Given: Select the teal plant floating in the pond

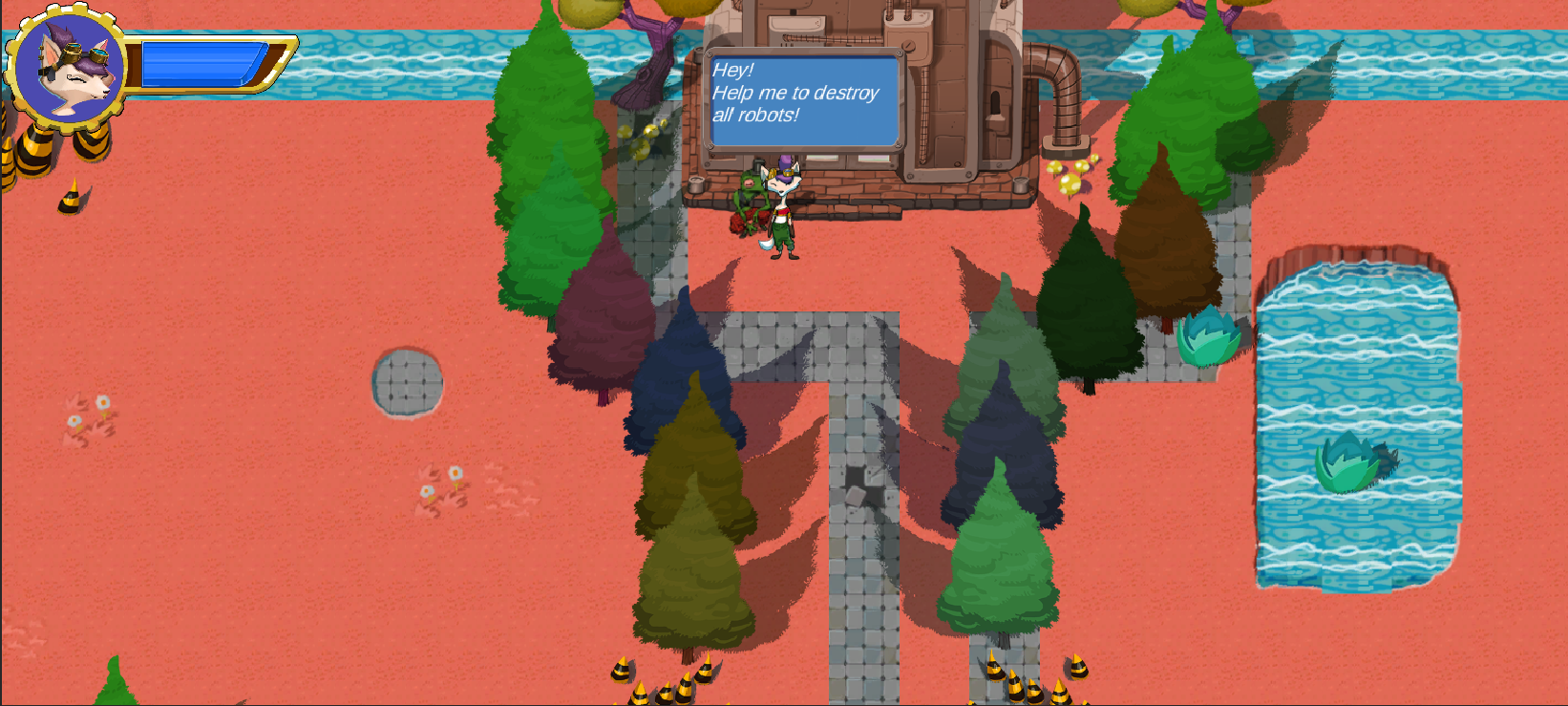Looking at the screenshot, I should click(x=1351, y=461).
